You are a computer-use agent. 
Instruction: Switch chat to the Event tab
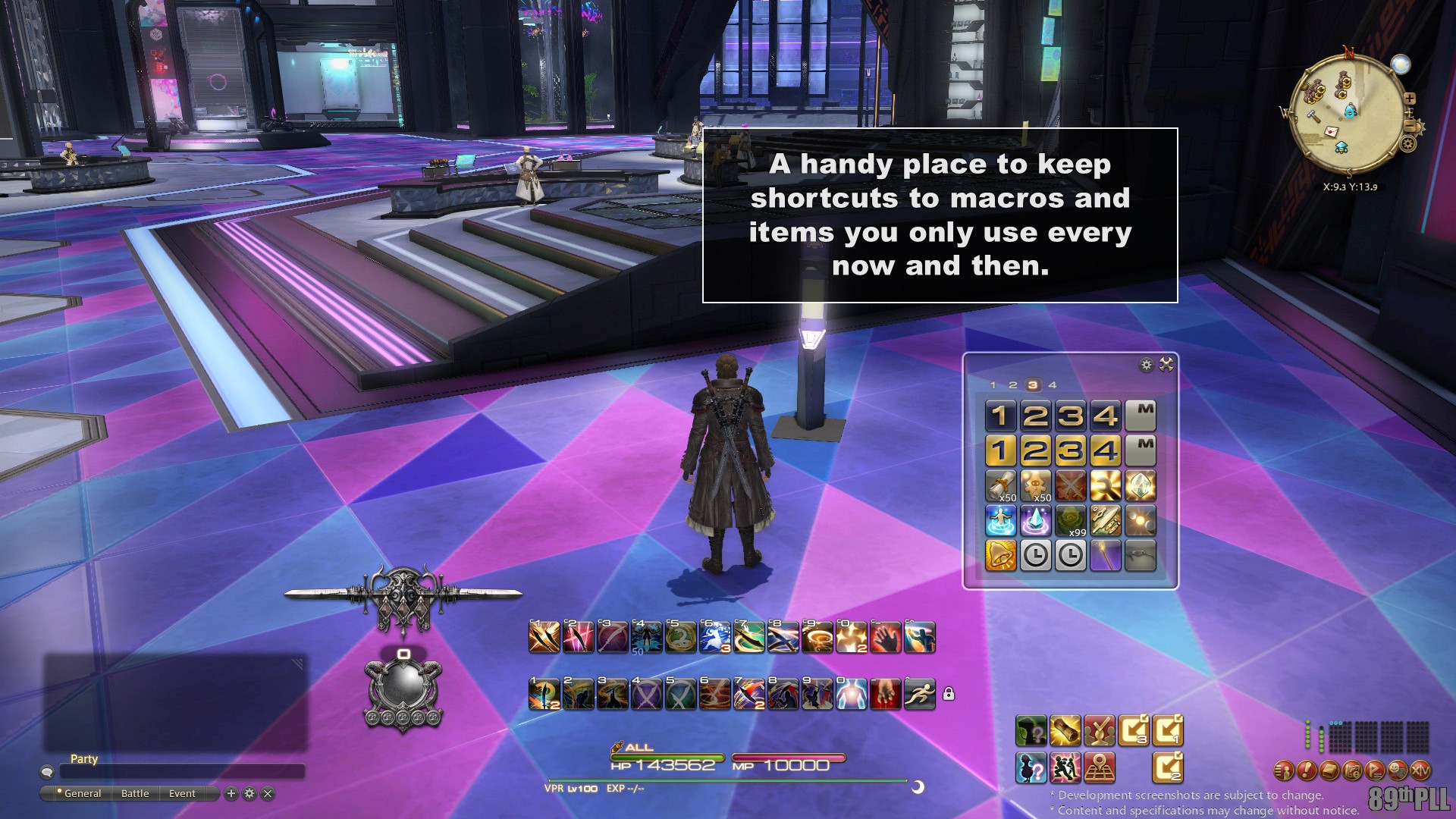tap(182, 793)
